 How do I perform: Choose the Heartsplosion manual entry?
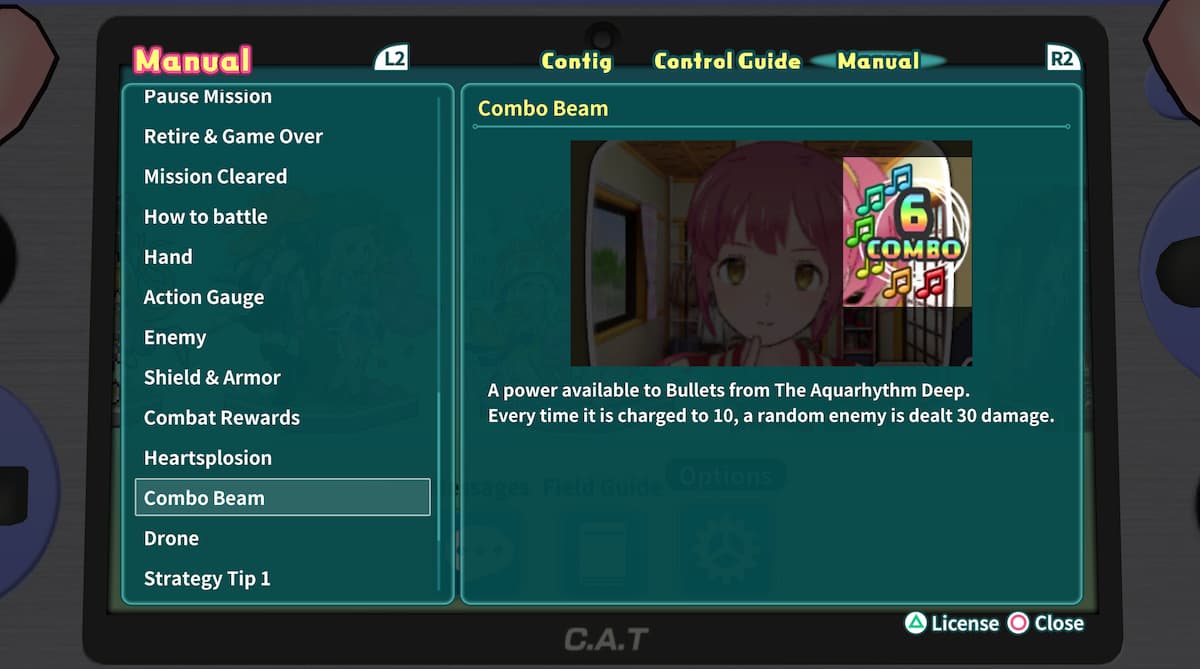click(208, 458)
